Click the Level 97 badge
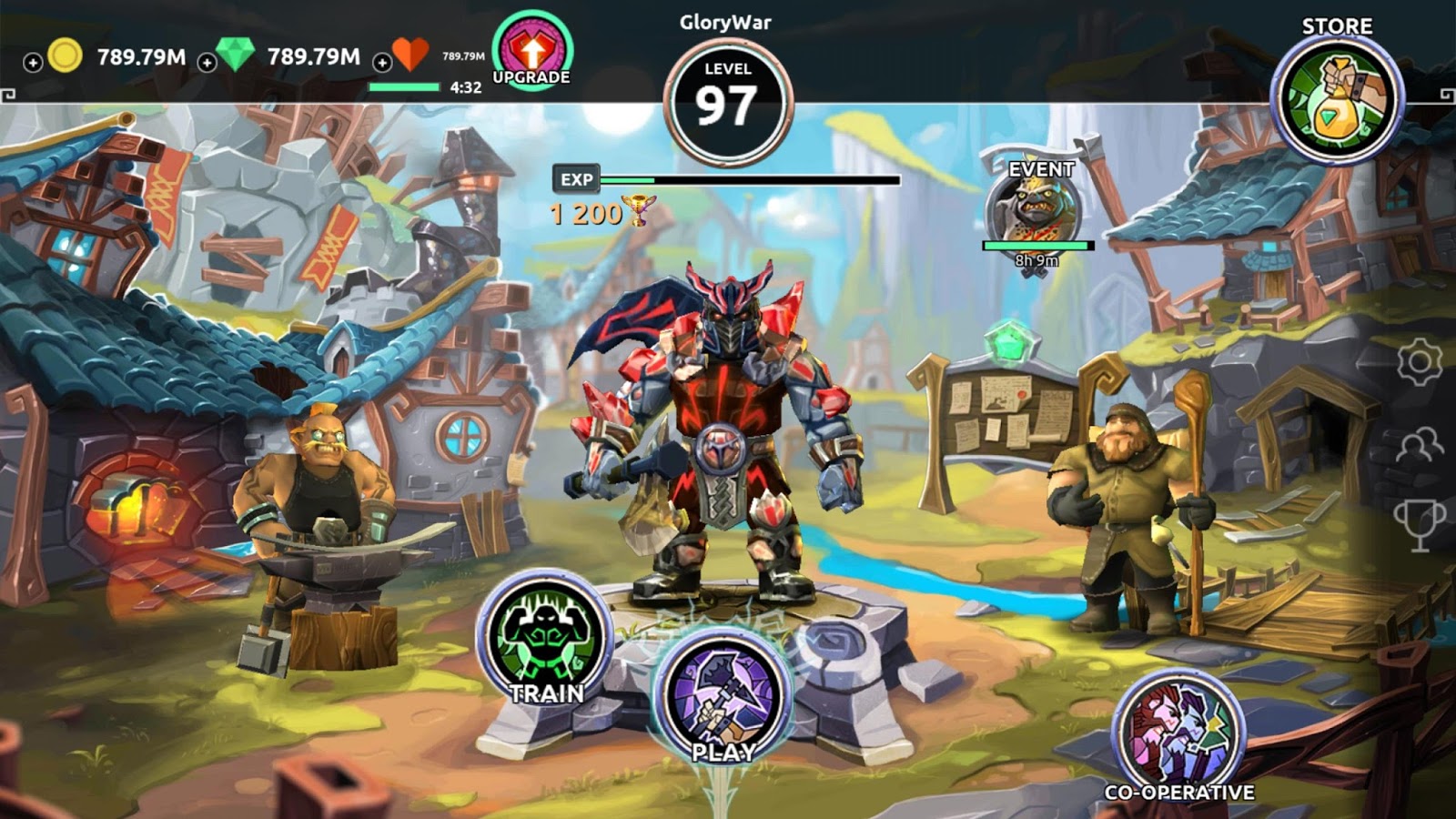The height and width of the screenshot is (819, 1456). click(x=727, y=101)
